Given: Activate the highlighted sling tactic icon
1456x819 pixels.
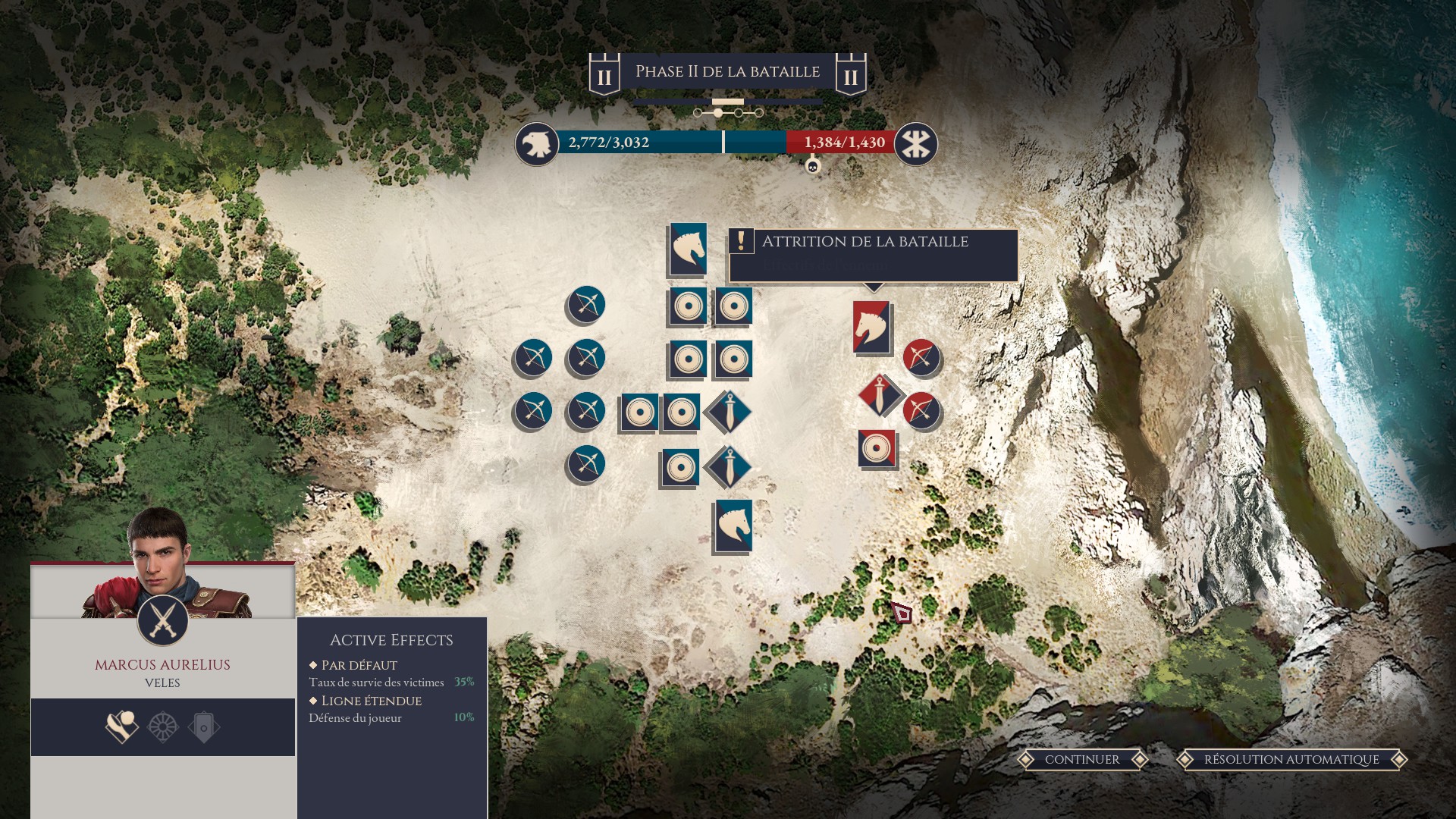Looking at the screenshot, I should (122, 726).
